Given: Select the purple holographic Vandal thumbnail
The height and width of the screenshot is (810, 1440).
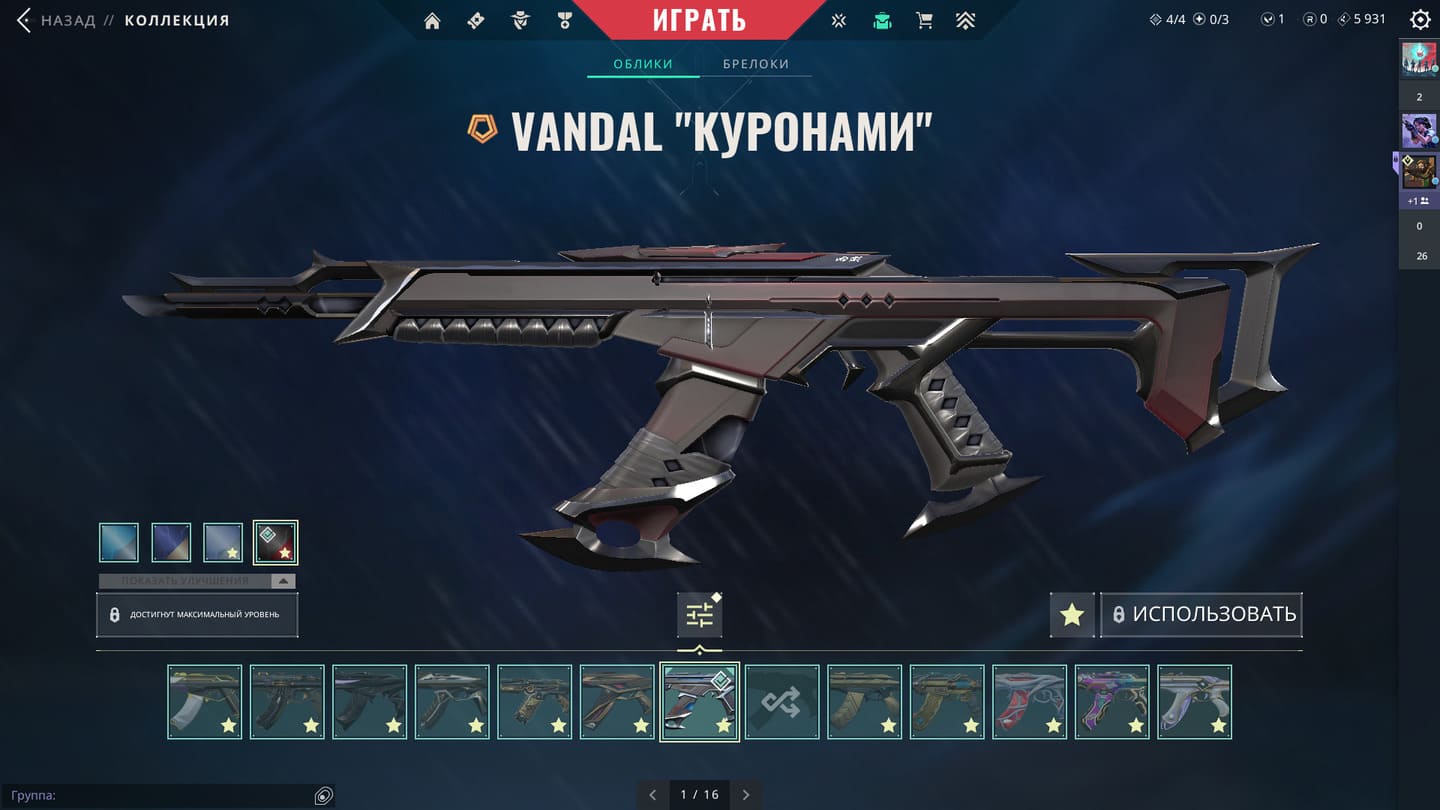Looking at the screenshot, I should (x=1112, y=702).
